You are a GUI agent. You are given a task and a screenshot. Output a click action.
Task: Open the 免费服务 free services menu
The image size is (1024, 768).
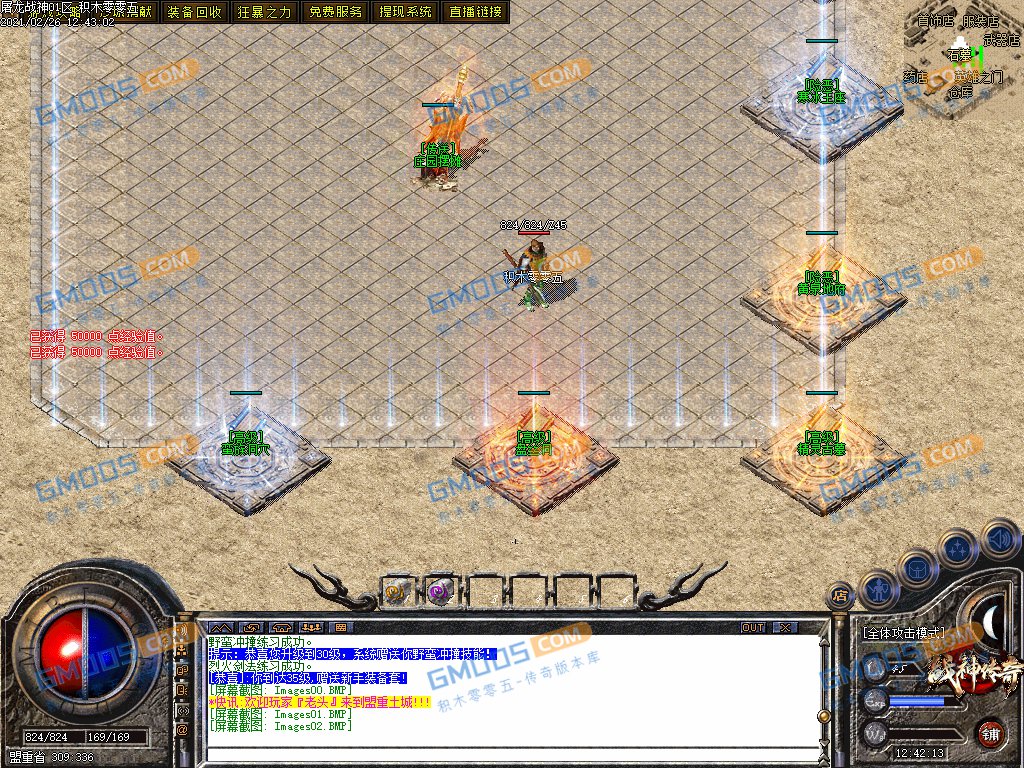click(336, 12)
